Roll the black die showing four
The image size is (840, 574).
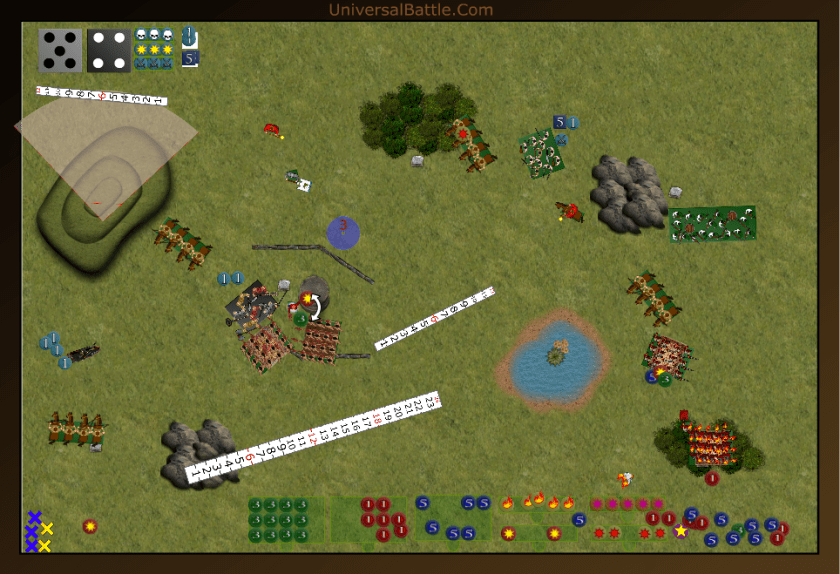click(x=108, y=50)
